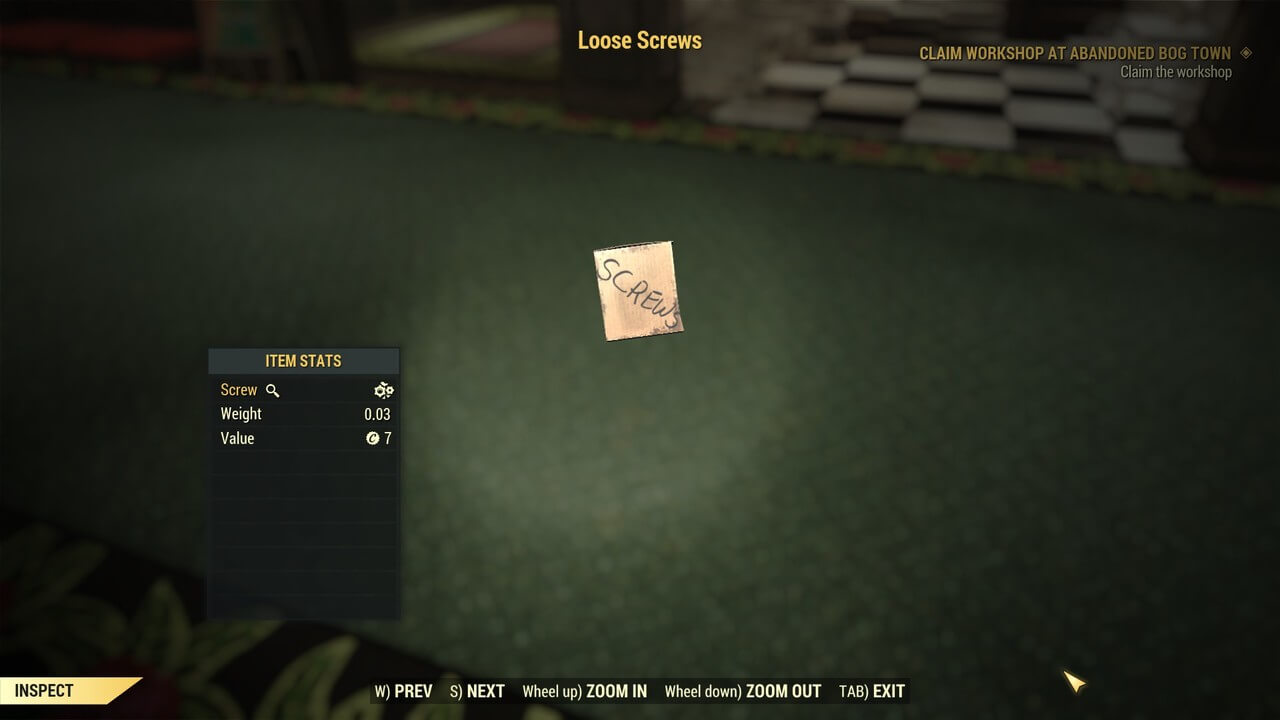The image size is (1280, 720).
Task: Click the Screw entry in Item Stats
Action: click(238, 390)
